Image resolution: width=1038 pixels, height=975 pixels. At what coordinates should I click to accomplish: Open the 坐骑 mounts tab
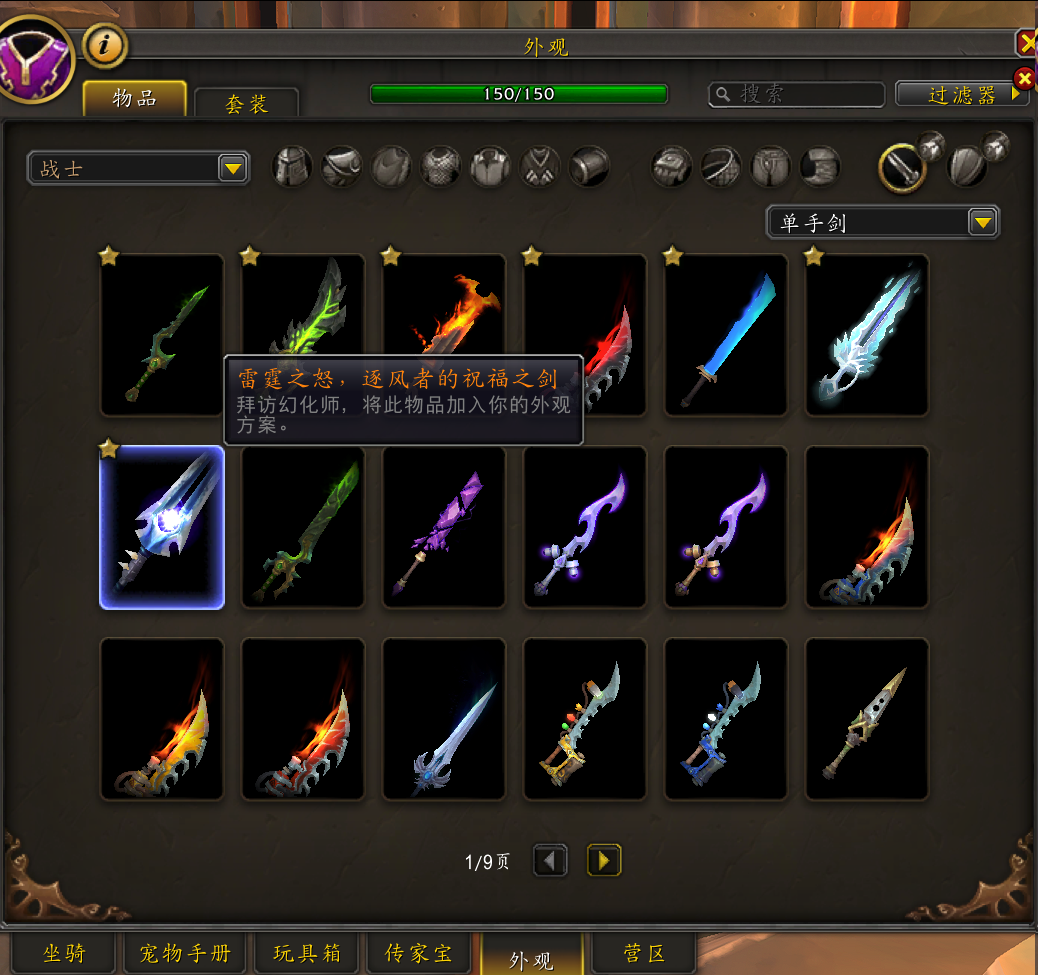click(65, 953)
